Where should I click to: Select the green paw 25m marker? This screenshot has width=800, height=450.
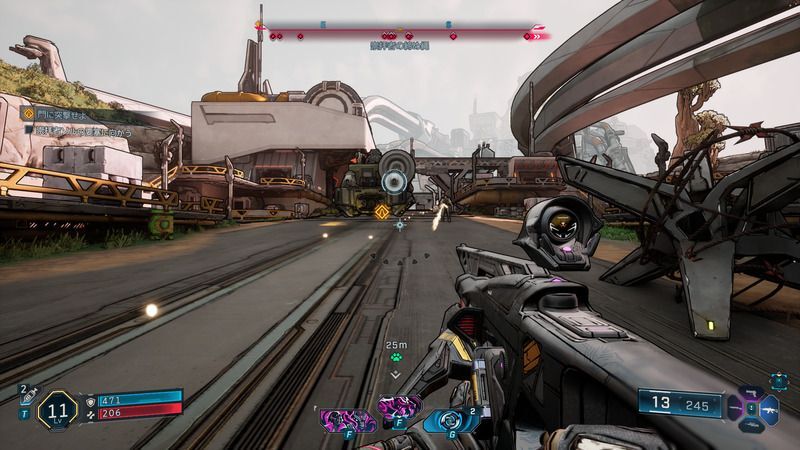(396, 355)
